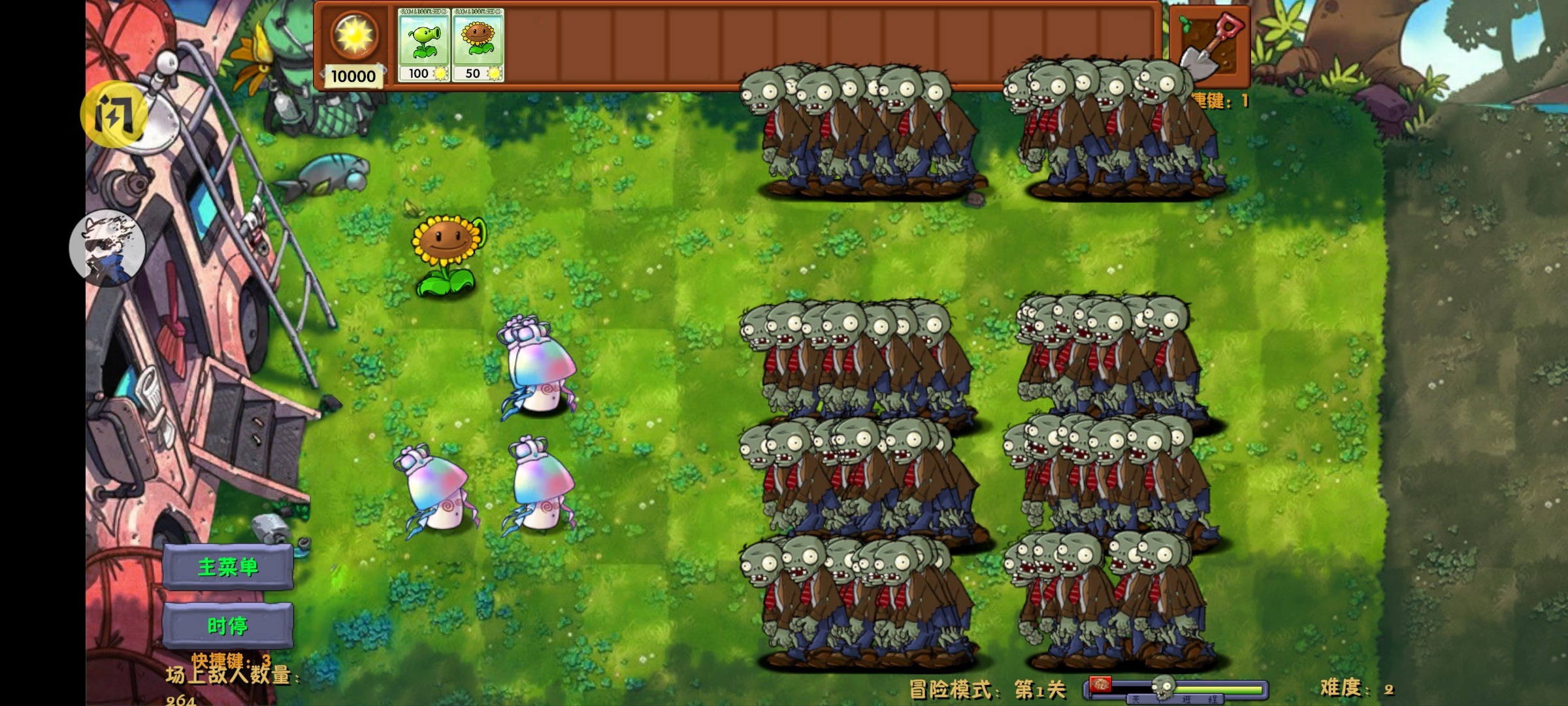Click the sun counter icon above 10000
Screen dimensions: 1568x706
click(353, 36)
